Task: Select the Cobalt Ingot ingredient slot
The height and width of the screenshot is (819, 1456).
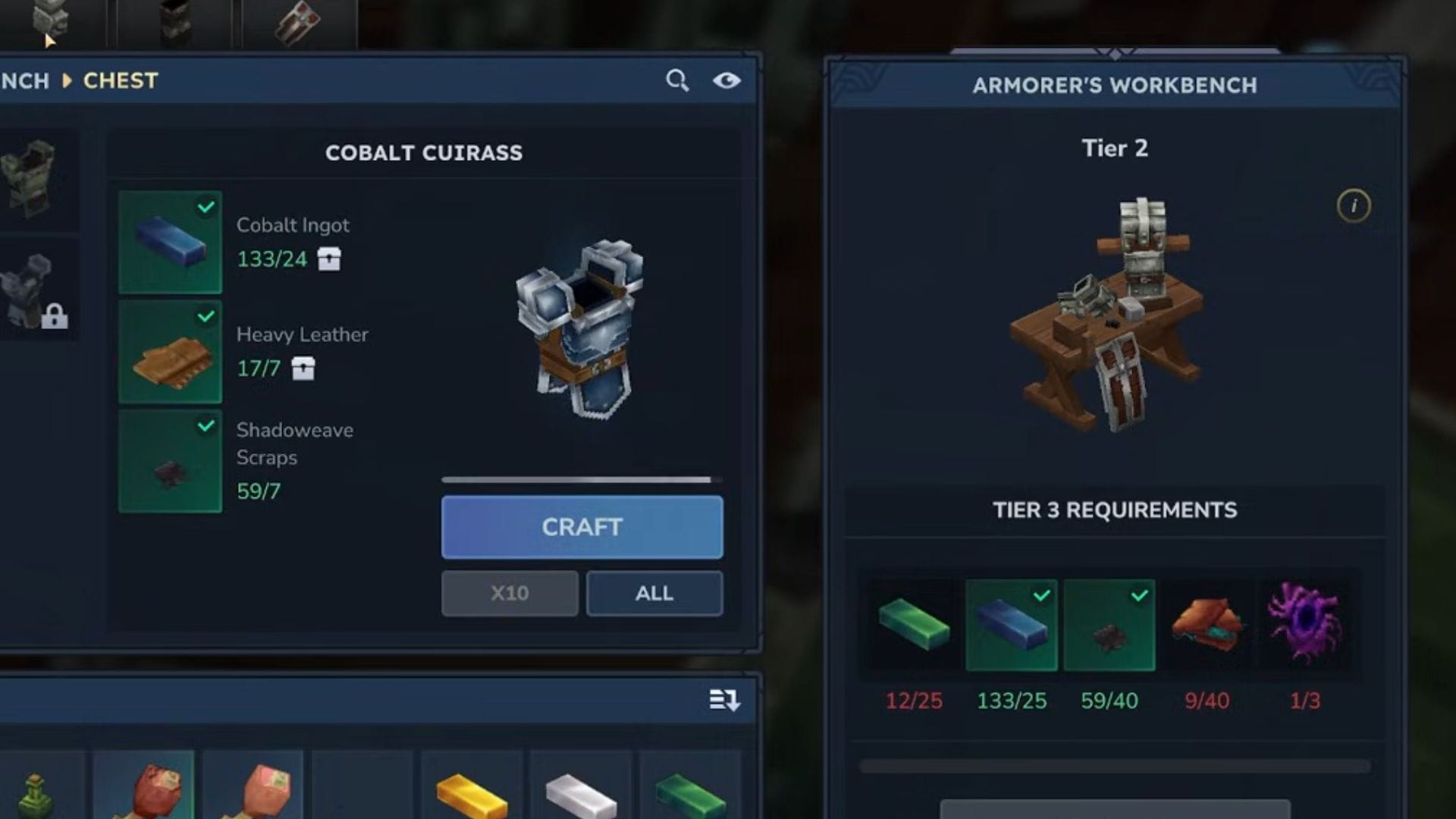Action: (x=171, y=243)
